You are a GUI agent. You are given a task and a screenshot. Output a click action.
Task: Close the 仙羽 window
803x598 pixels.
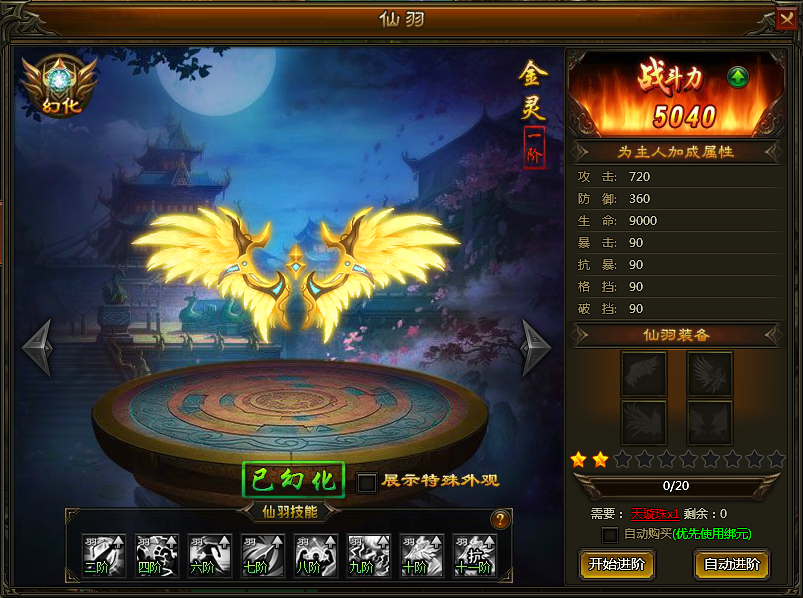click(787, 19)
